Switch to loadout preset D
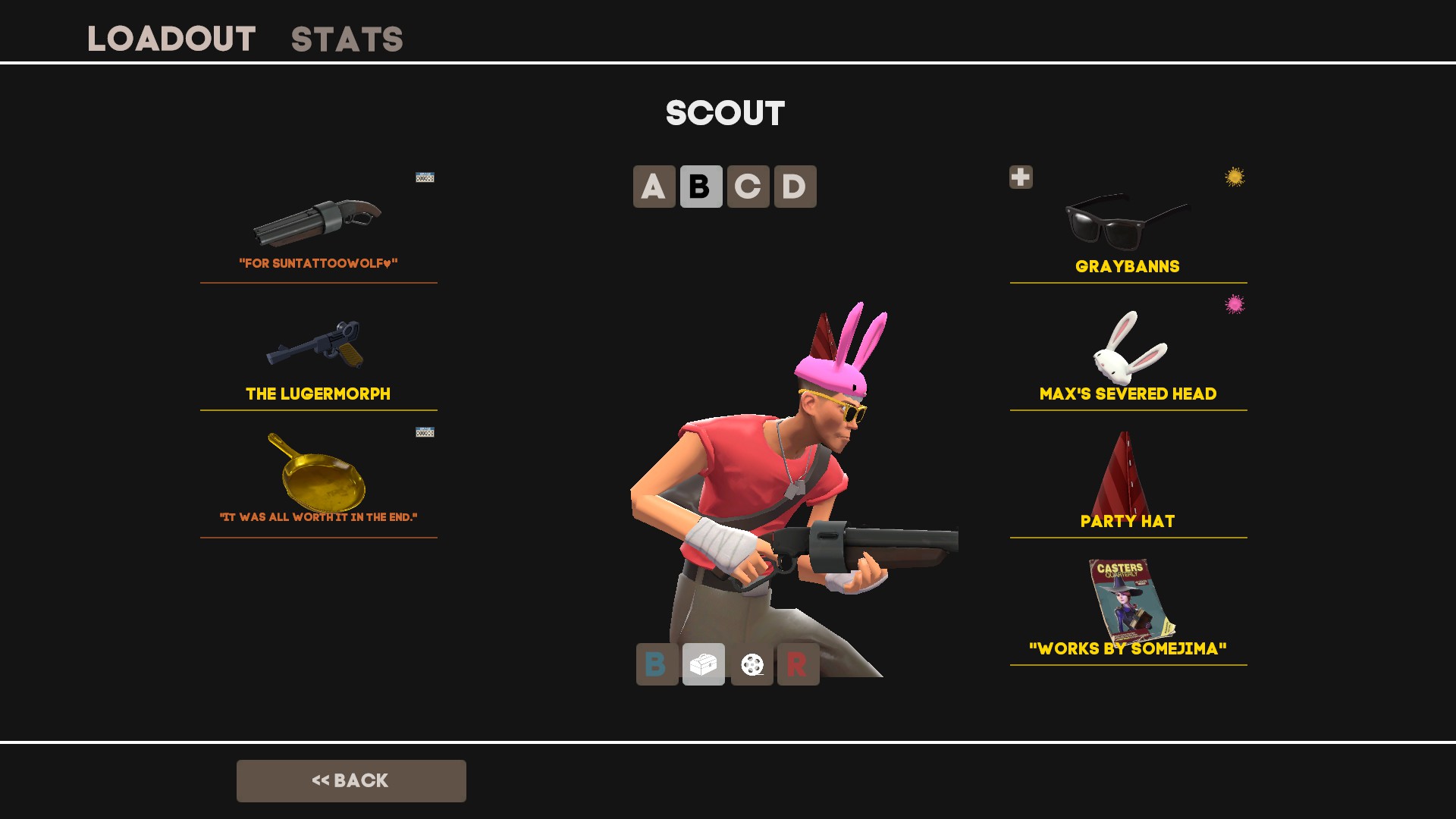This screenshot has height=819, width=1456. (795, 187)
